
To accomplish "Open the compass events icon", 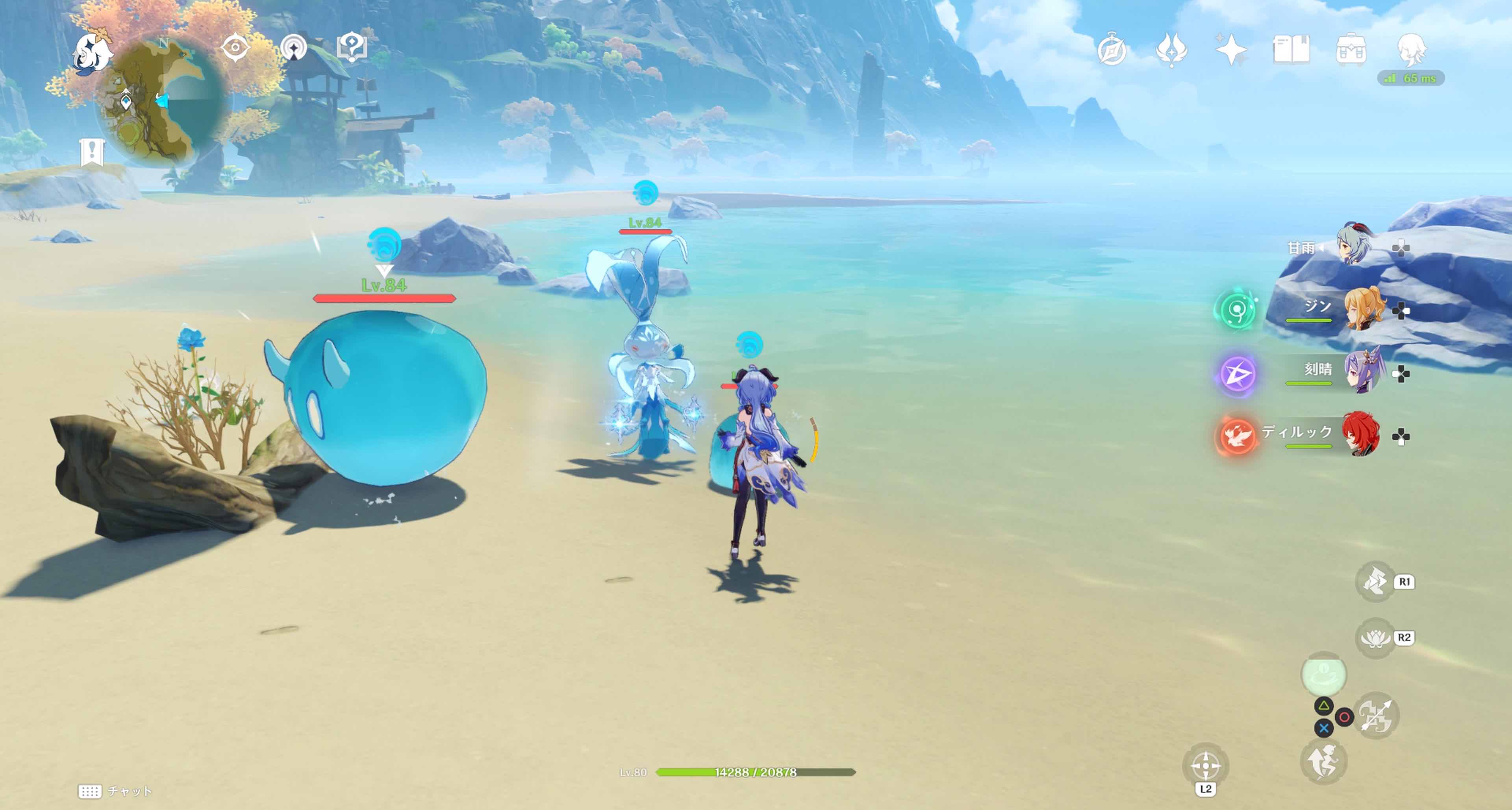I will tap(1112, 50).
